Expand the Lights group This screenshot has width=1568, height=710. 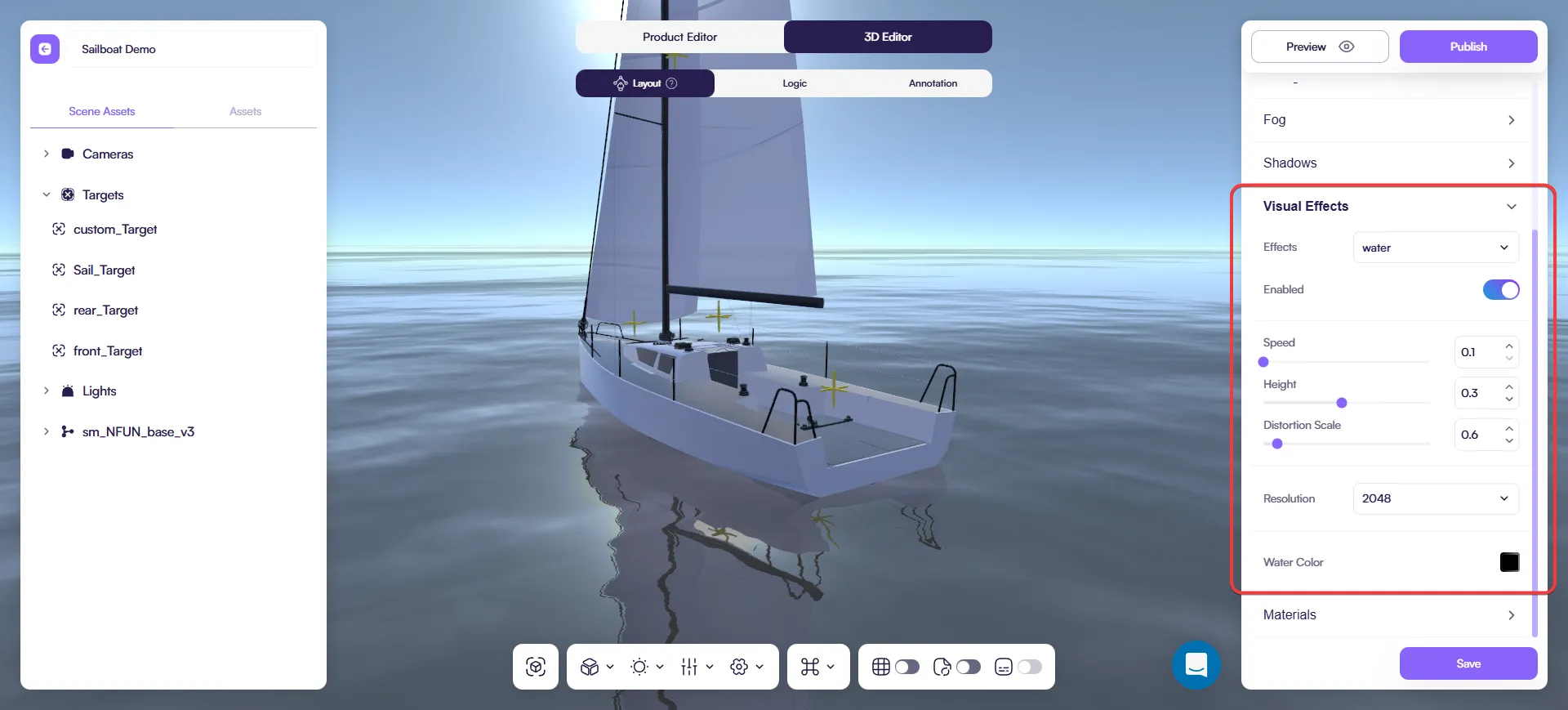pyautogui.click(x=47, y=391)
